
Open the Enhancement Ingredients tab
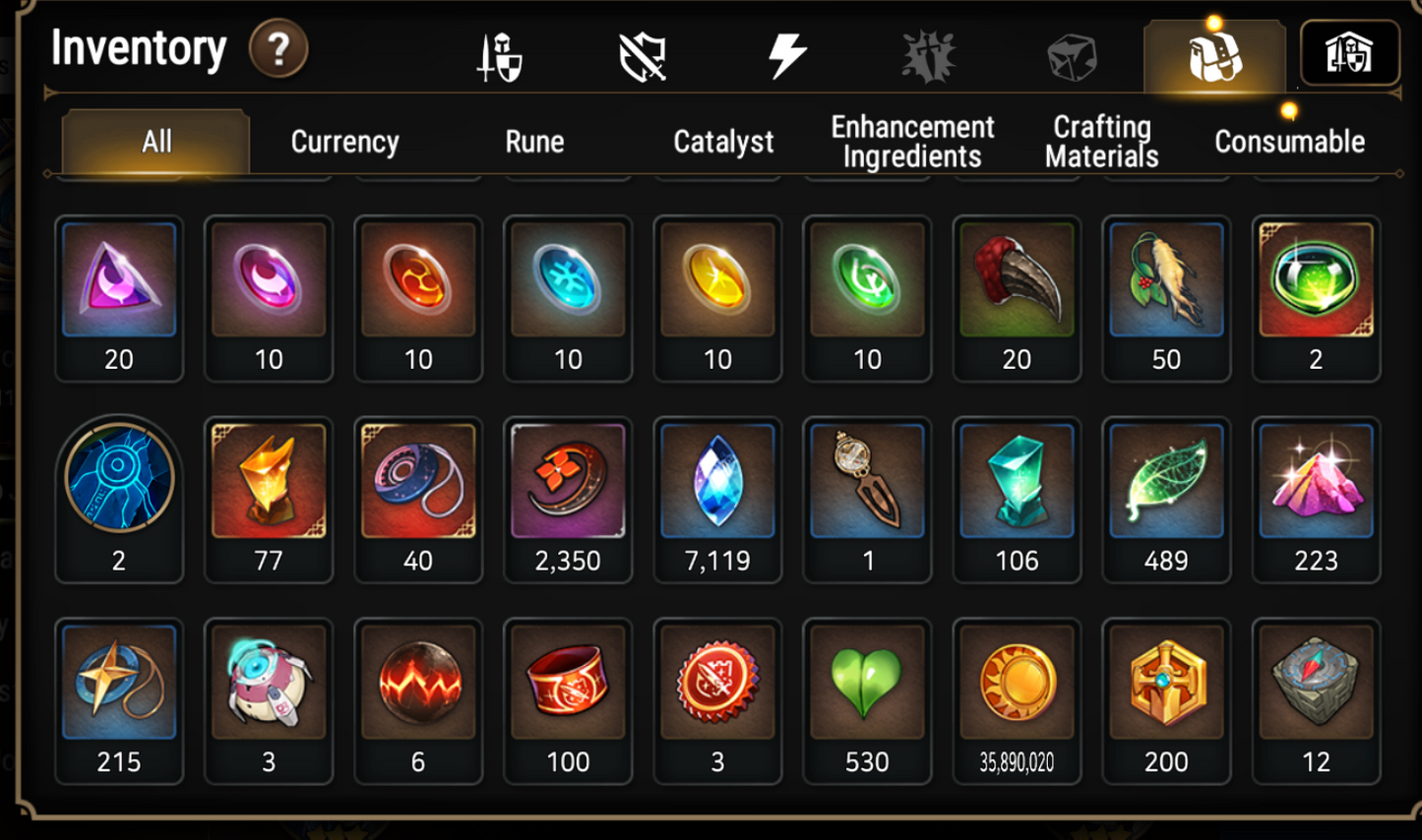(x=912, y=142)
